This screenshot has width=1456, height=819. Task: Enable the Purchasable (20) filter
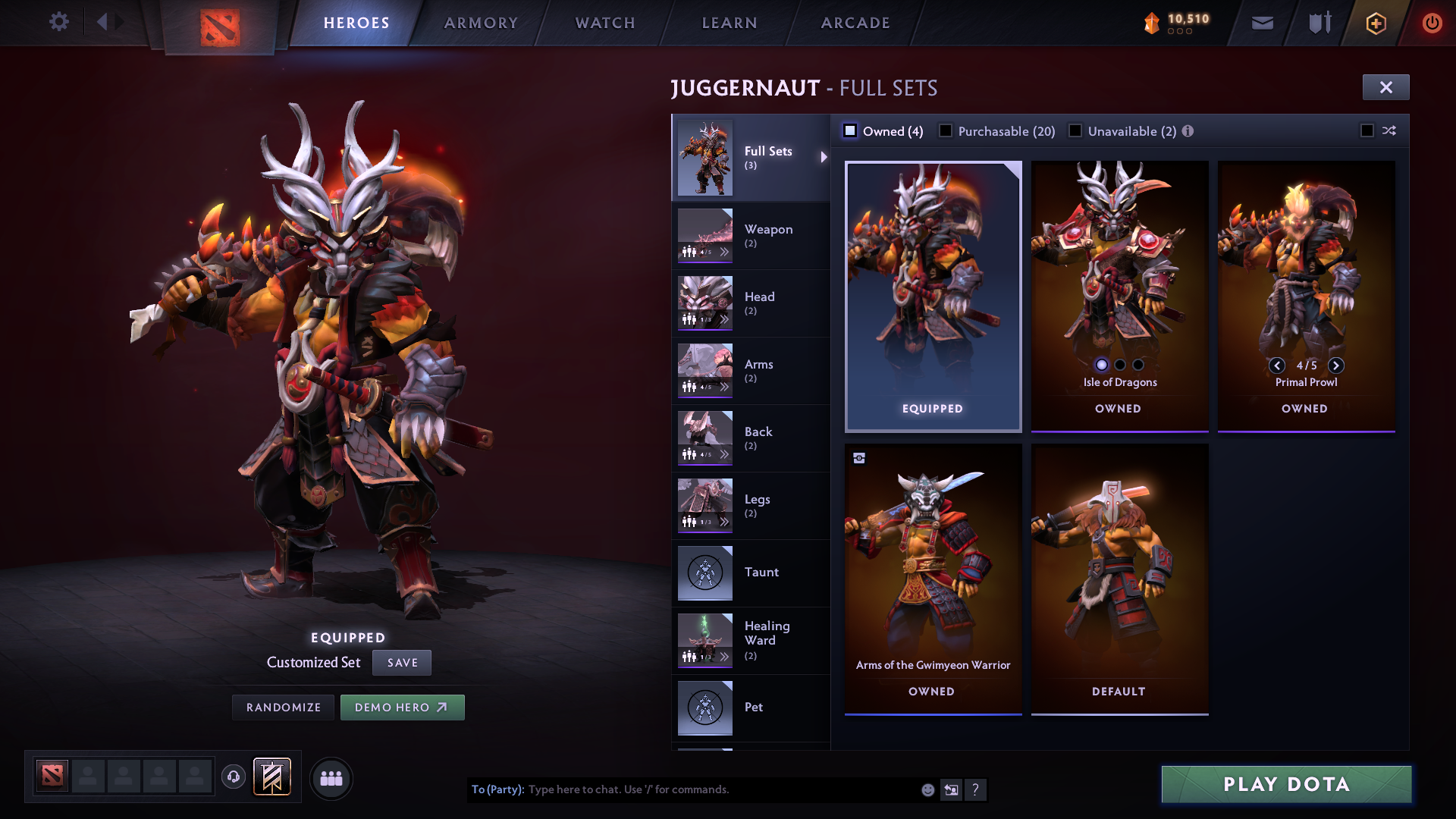[946, 130]
